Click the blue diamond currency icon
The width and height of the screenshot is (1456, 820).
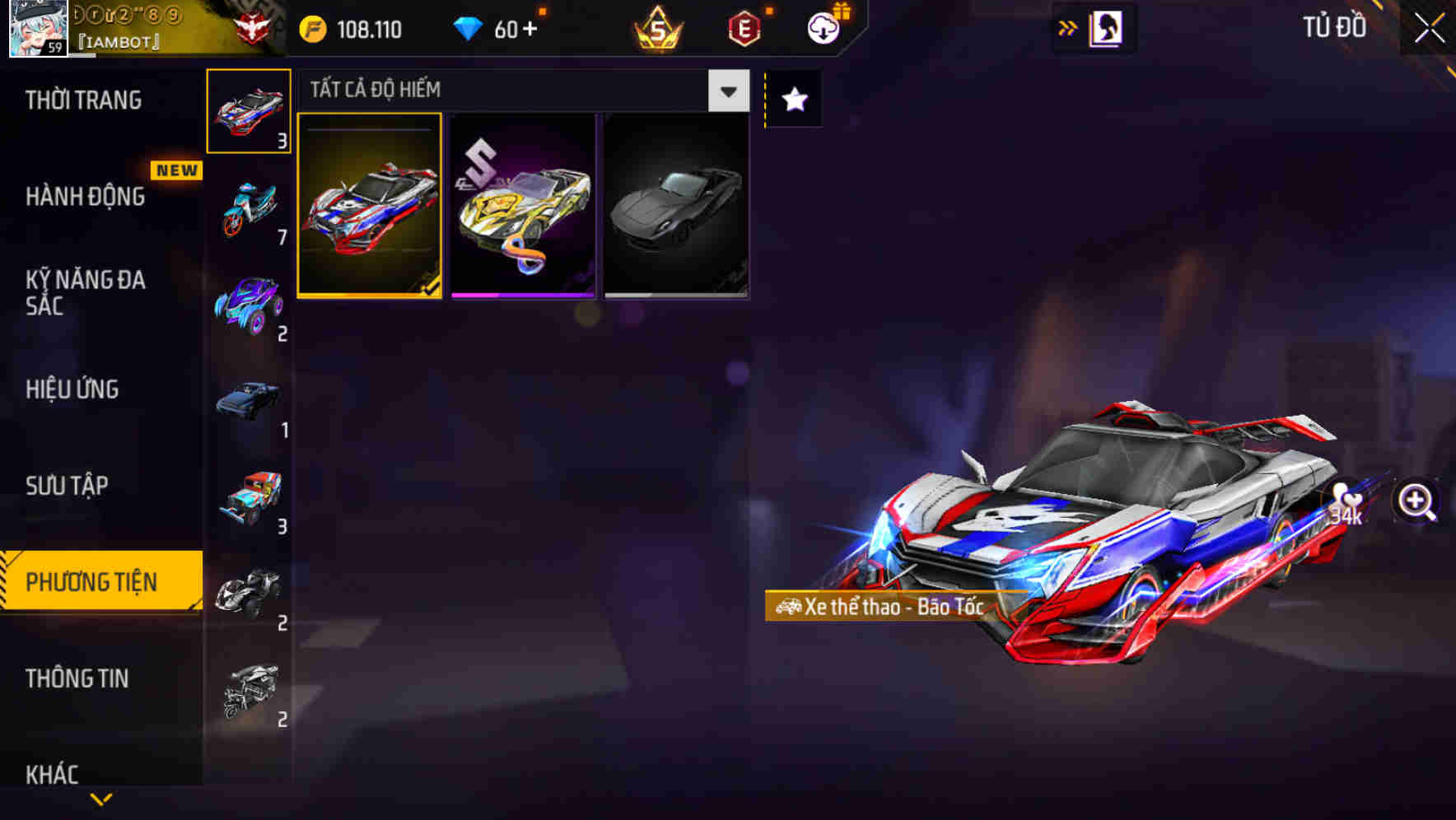click(x=469, y=29)
